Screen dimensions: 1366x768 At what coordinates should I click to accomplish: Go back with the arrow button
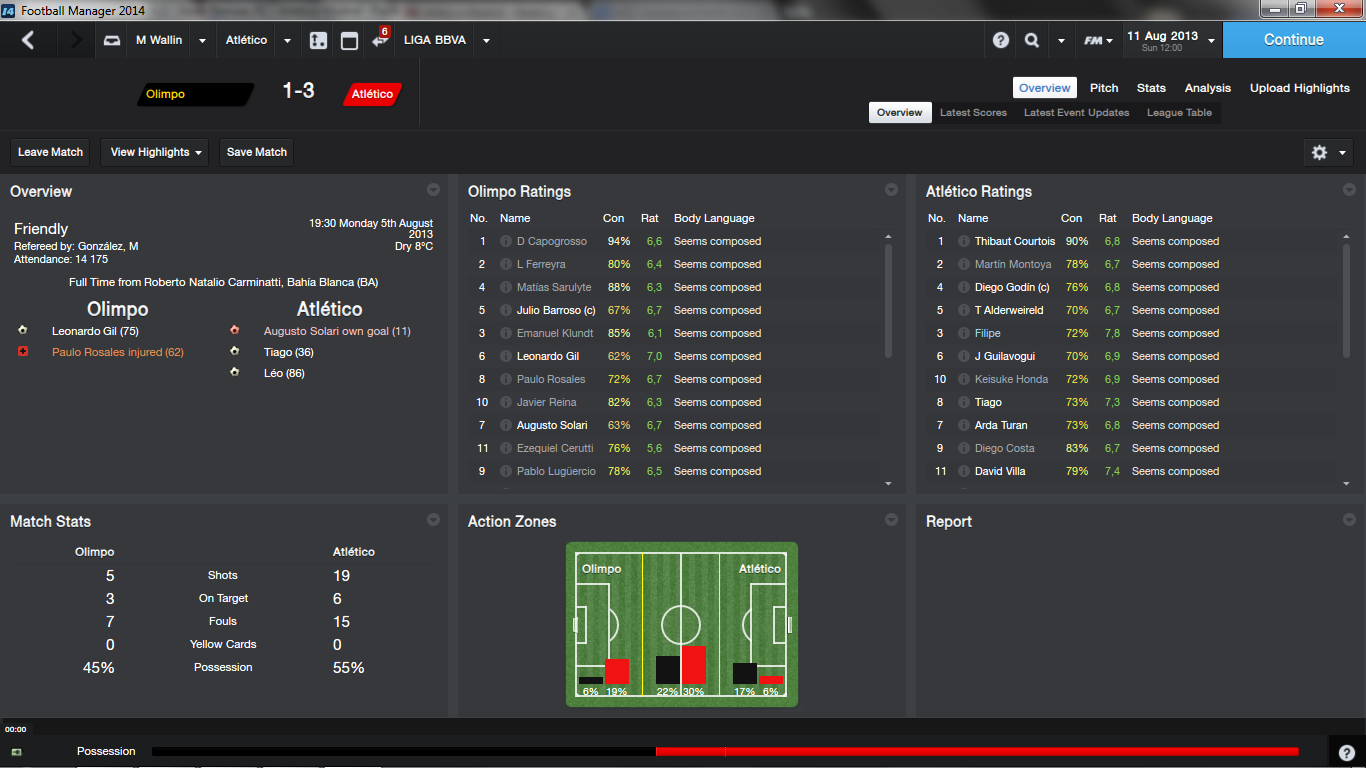tap(28, 40)
